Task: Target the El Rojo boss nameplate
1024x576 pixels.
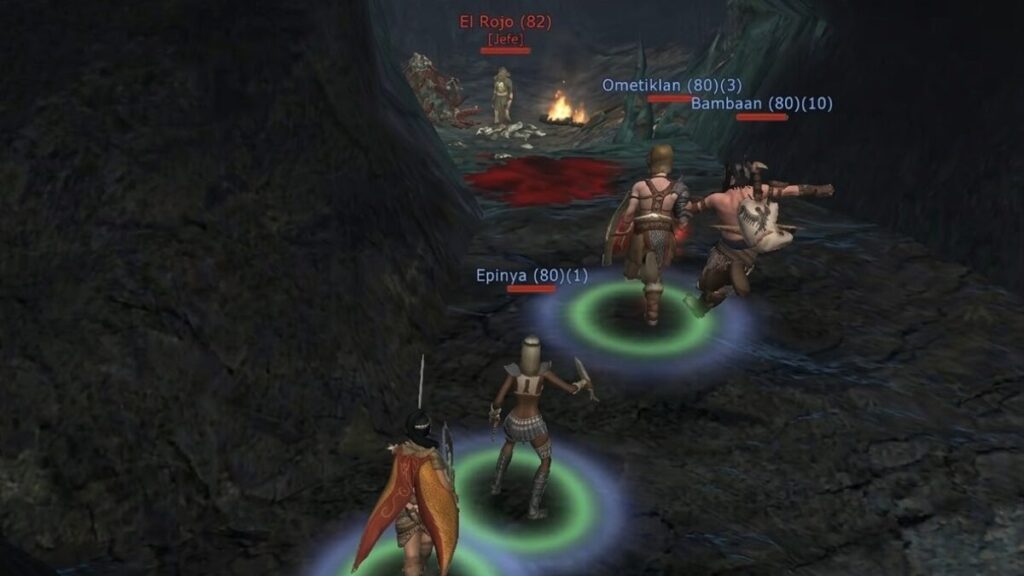Action: [x=505, y=21]
